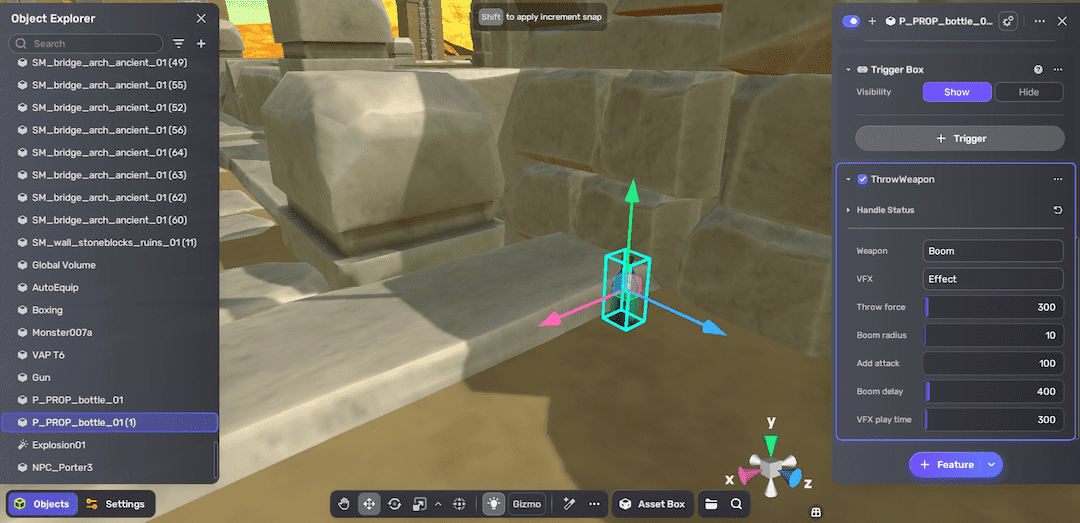The width and height of the screenshot is (1080, 523).
Task: Open the object gear settings button
Action: [1009, 21]
